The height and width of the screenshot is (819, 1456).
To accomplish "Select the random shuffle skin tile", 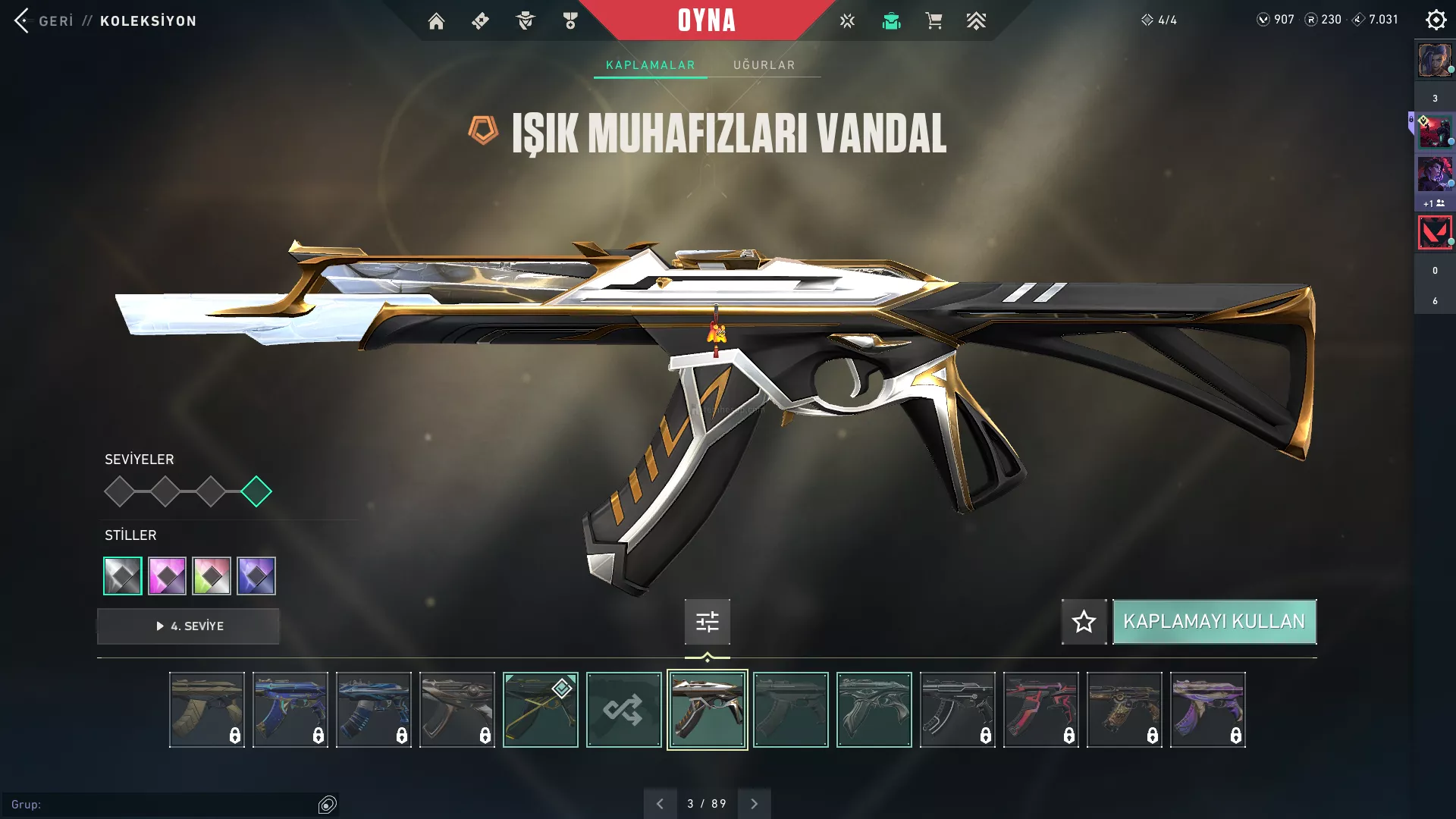I will click(x=623, y=710).
